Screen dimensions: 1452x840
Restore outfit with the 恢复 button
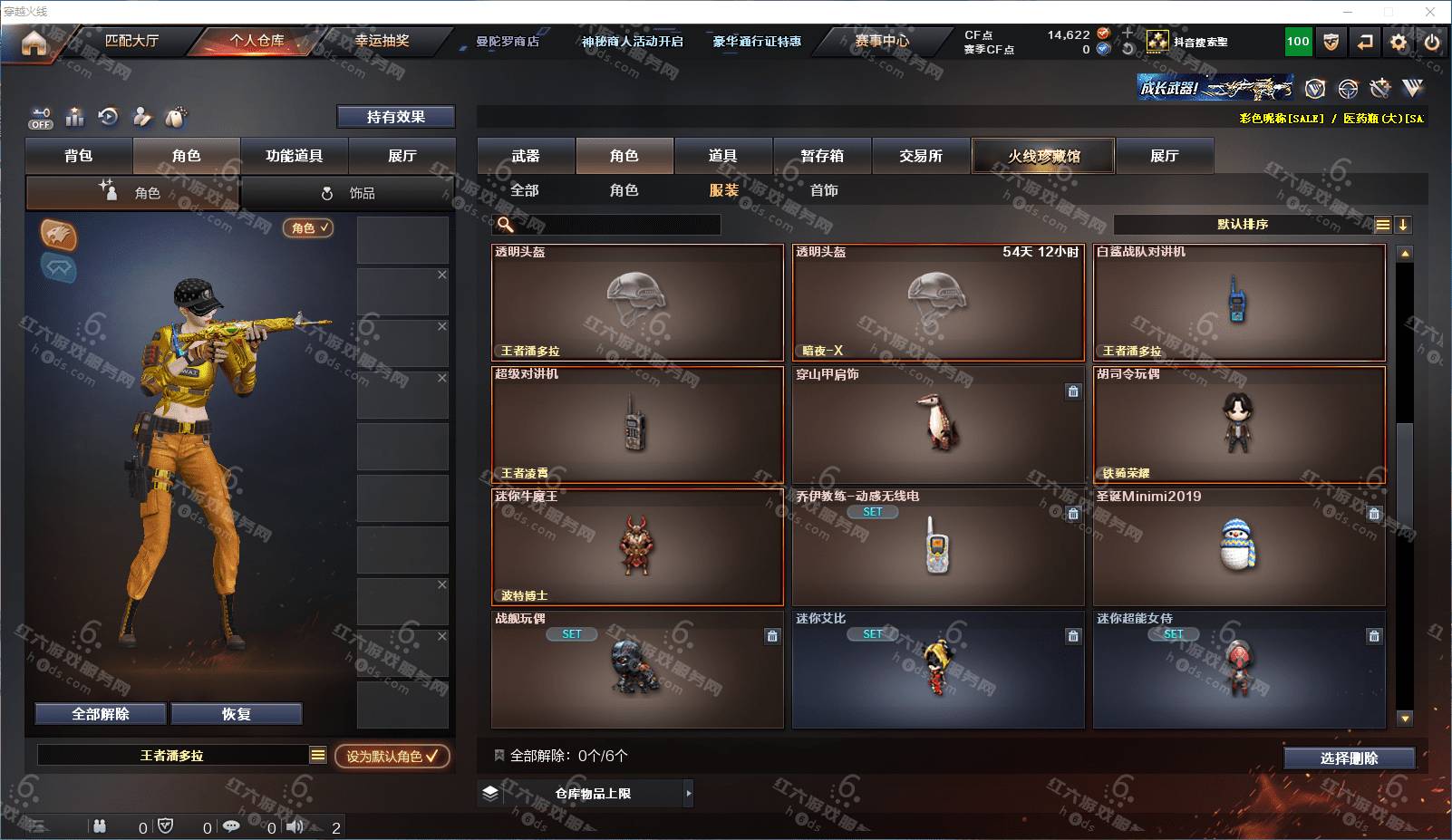pyautogui.click(x=236, y=714)
